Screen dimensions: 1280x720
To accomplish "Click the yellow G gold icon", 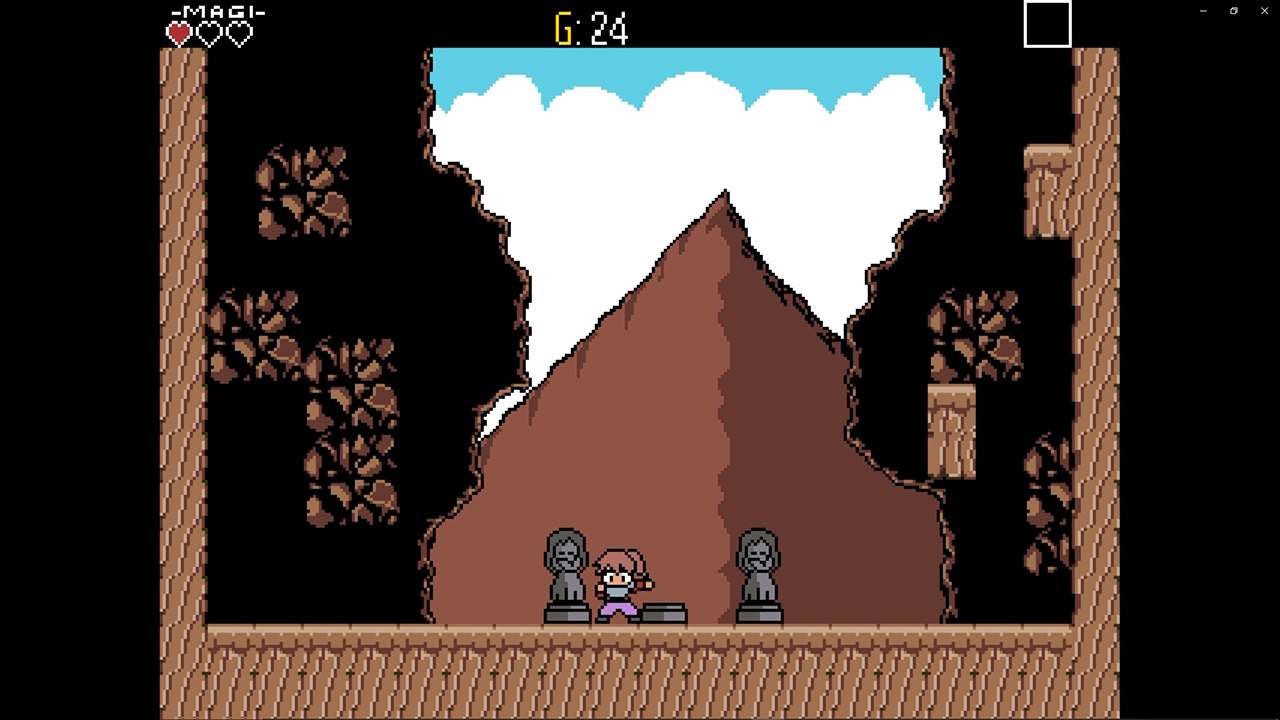I will click(566, 29).
